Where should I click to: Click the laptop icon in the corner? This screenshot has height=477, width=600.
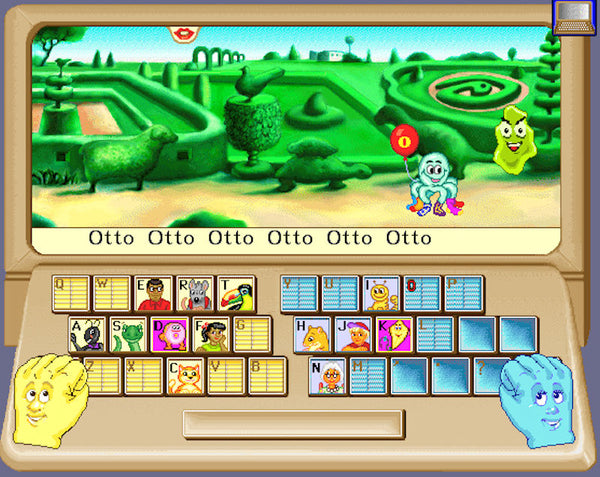pos(573,15)
